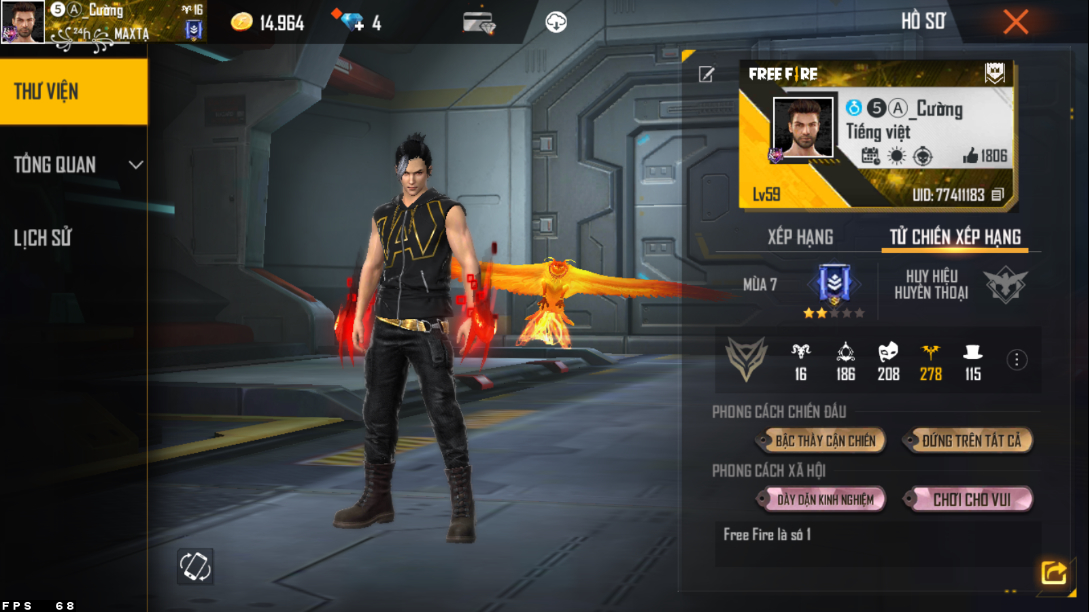Viewport: 1089px width, 612px height.
Task: Select the Chơi Cho Vui social tag
Action: tap(970, 499)
